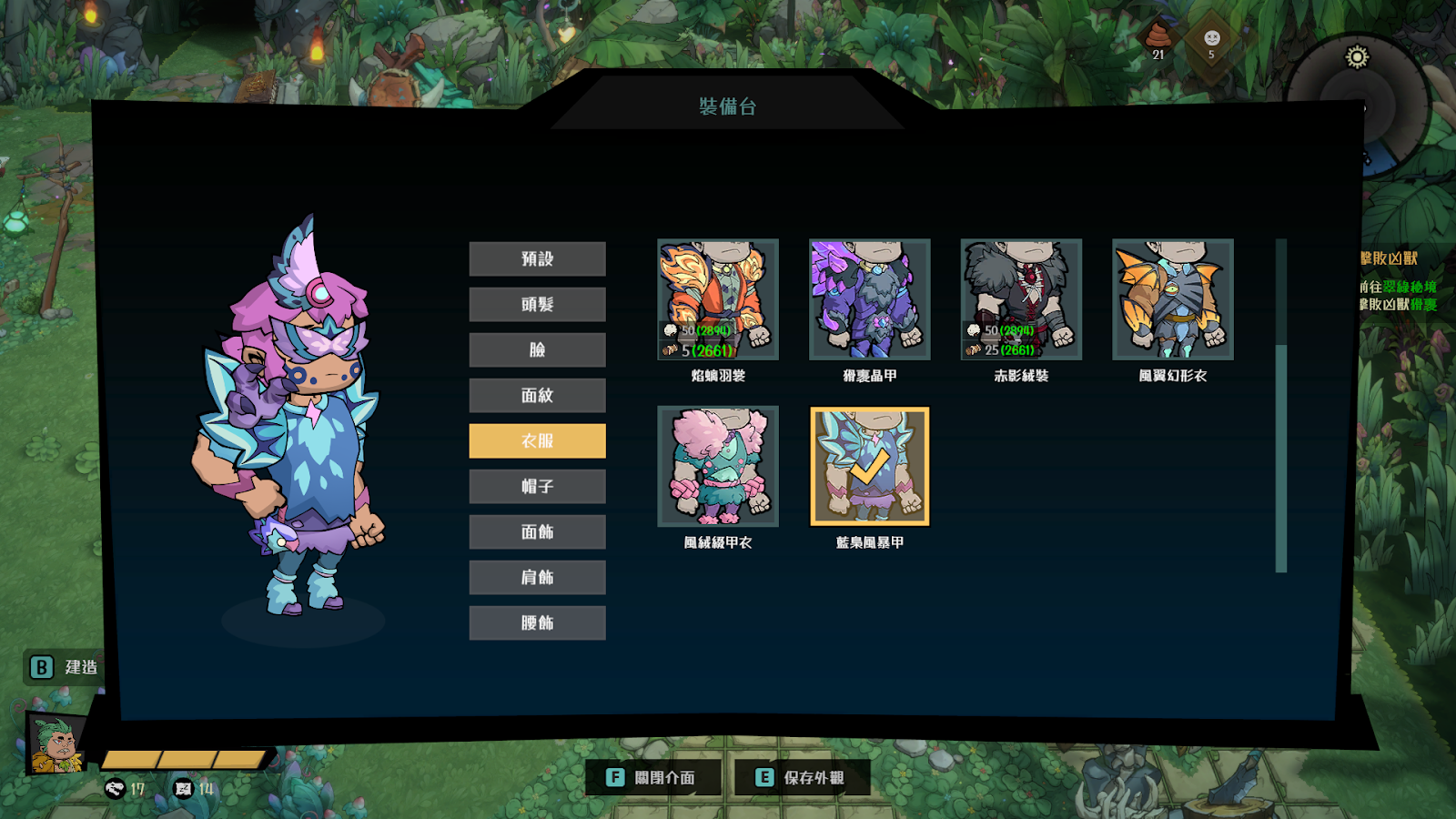Close the interface with 關閉介面
Screen dimensions: 1456x819
tap(653, 777)
